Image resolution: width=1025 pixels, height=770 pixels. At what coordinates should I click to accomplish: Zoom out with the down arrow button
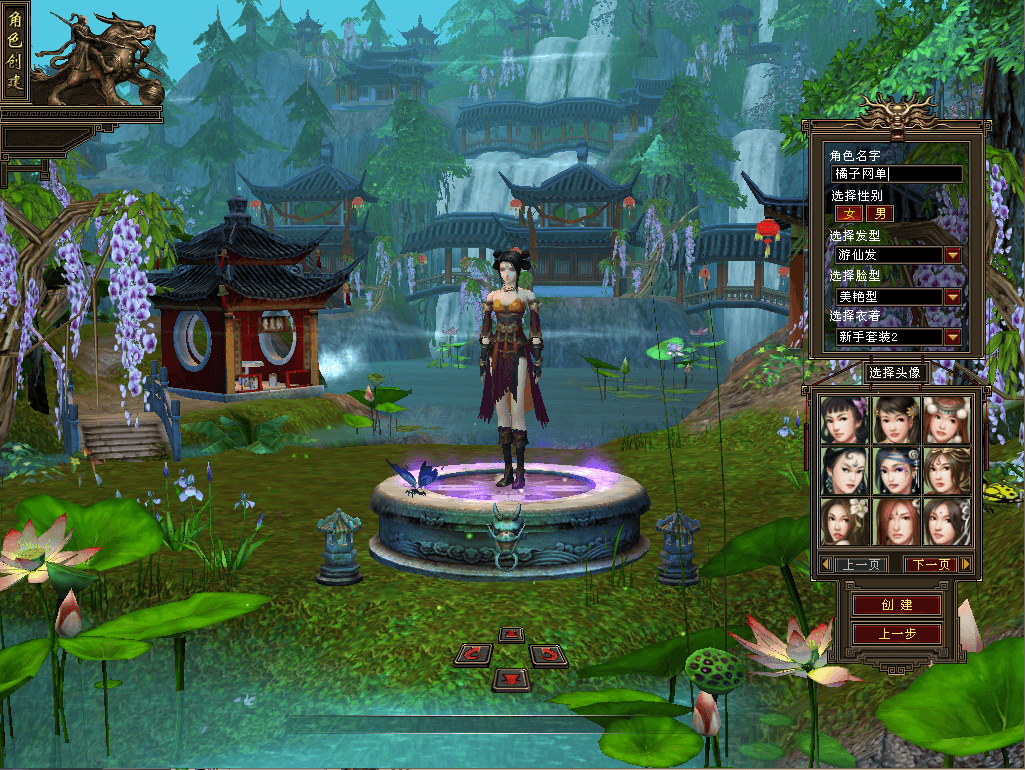[511, 680]
